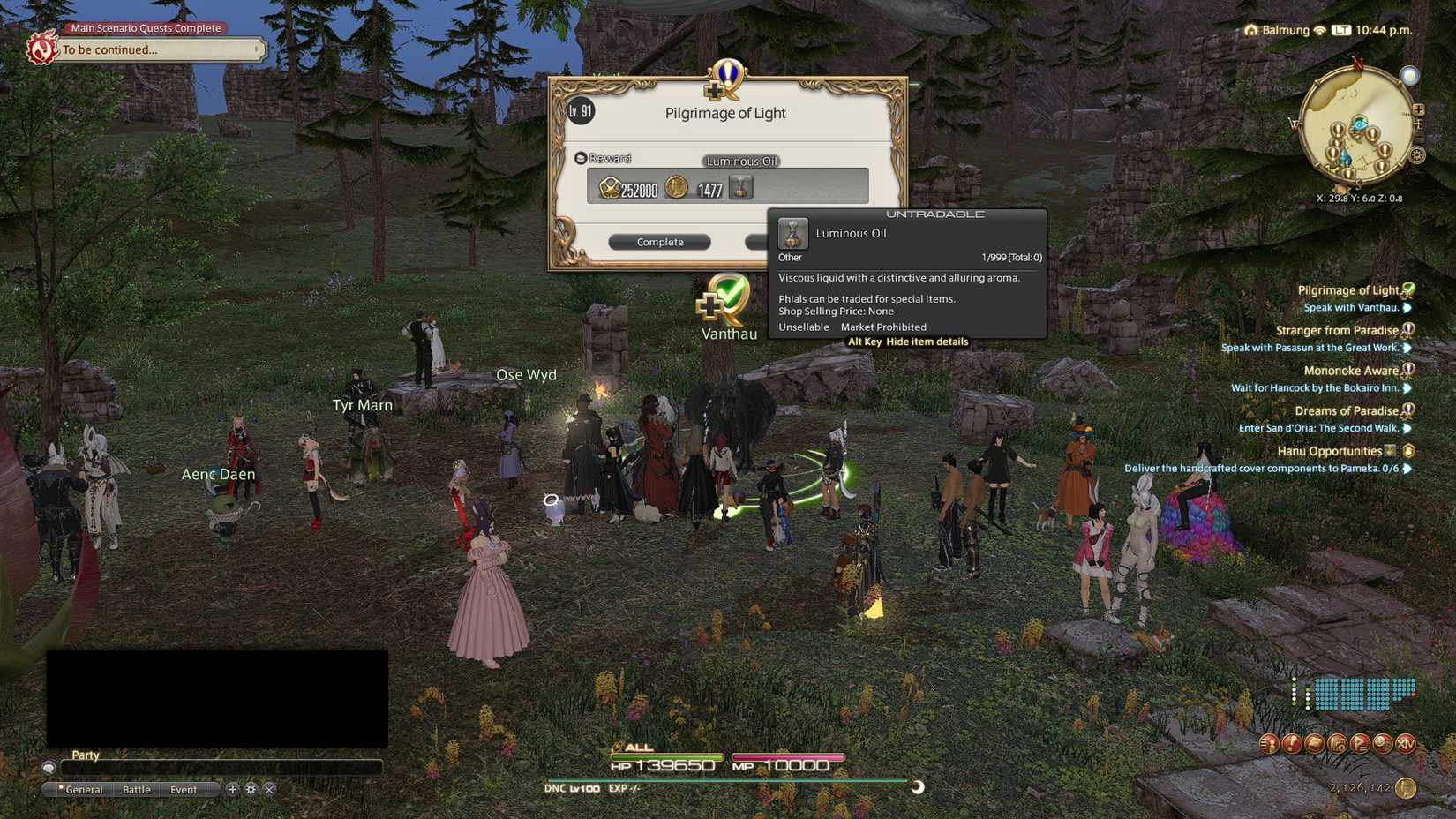Switch to the Event chat tab
The width and height of the screenshot is (1456, 819).
pyautogui.click(x=185, y=789)
